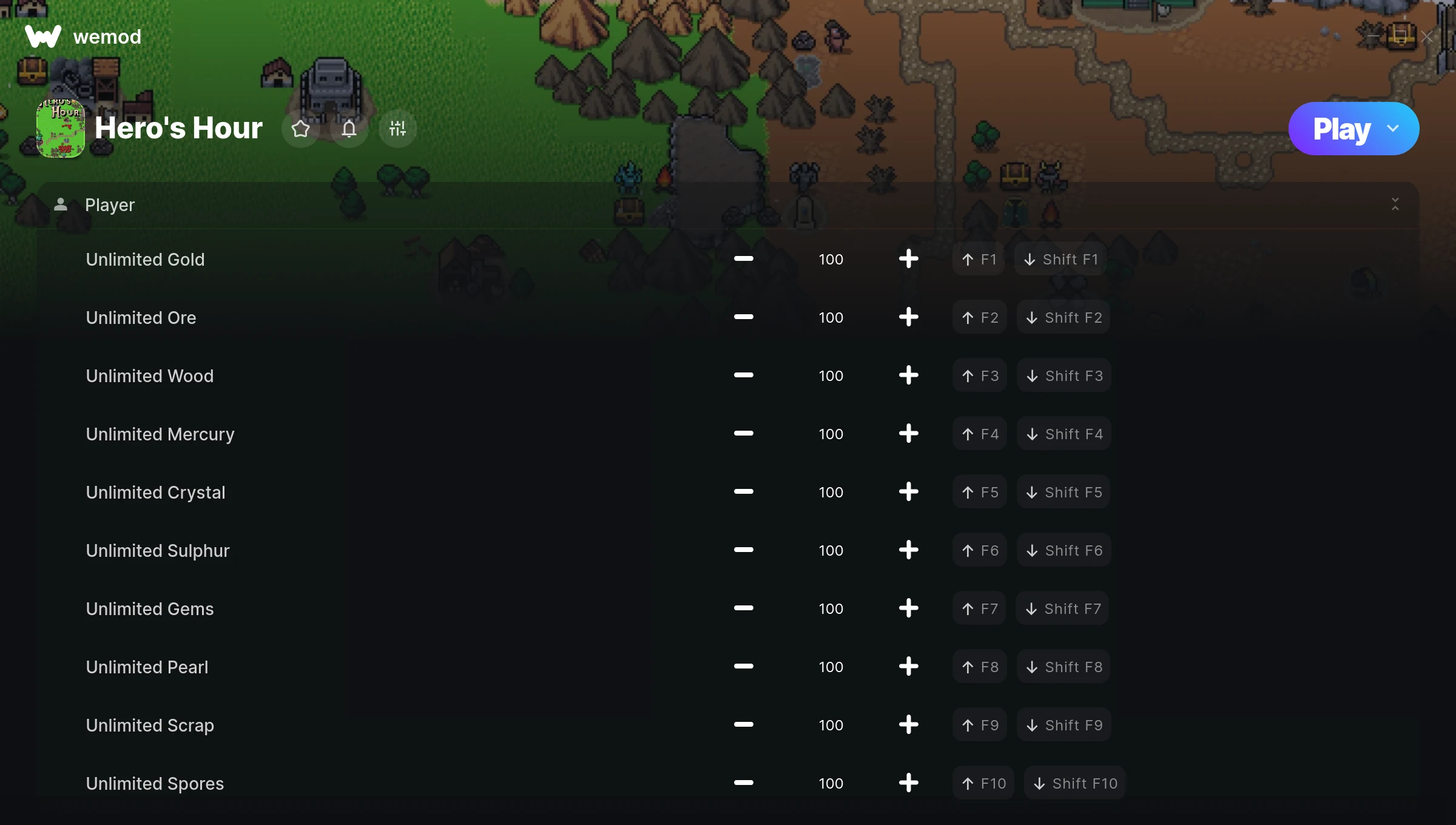Select the Unlimited Sulphur cheat label
The height and width of the screenshot is (825, 1456).
click(x=158, y=550)
